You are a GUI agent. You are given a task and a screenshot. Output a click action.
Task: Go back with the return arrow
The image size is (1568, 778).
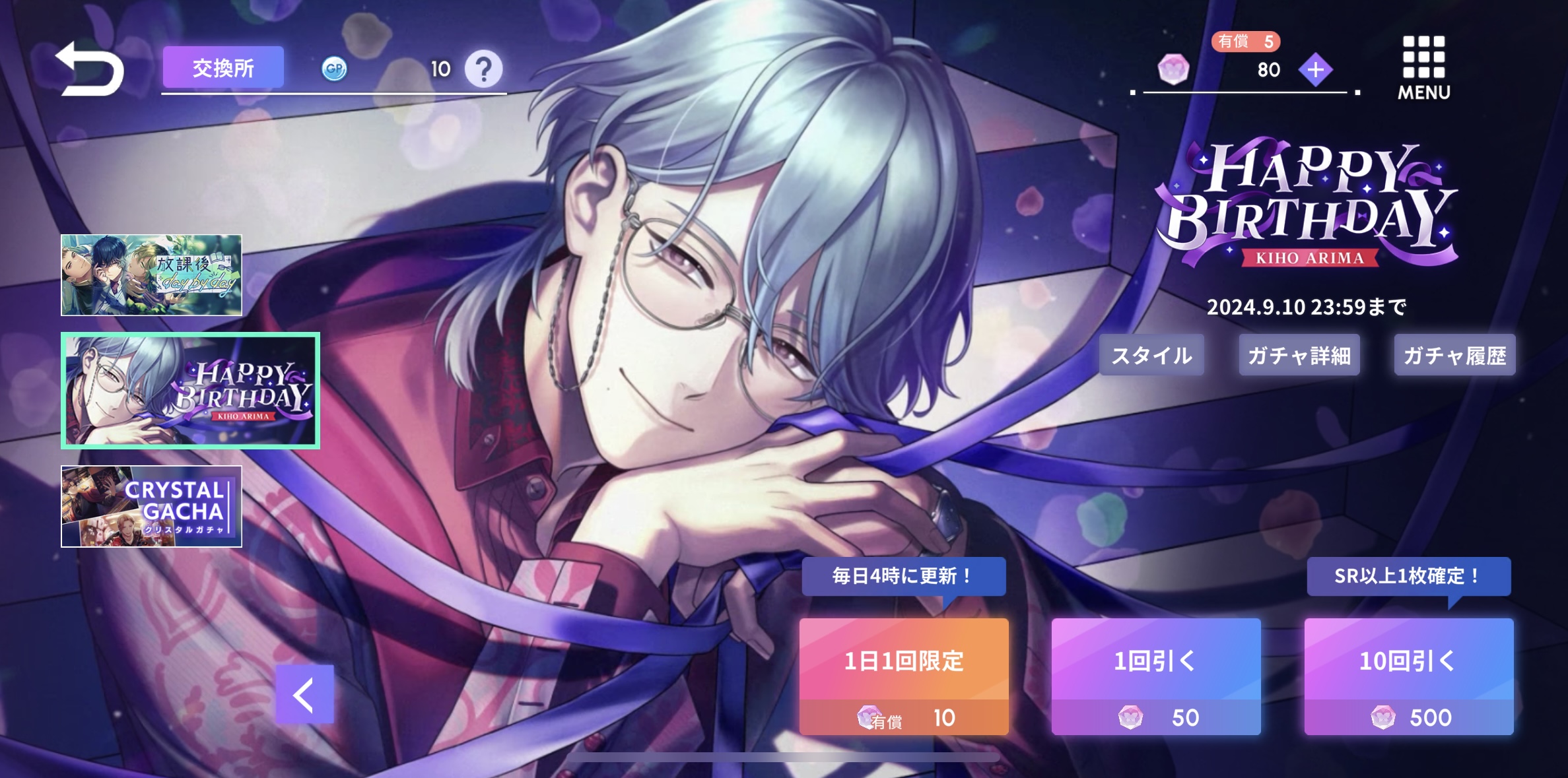tap(90, 69)
